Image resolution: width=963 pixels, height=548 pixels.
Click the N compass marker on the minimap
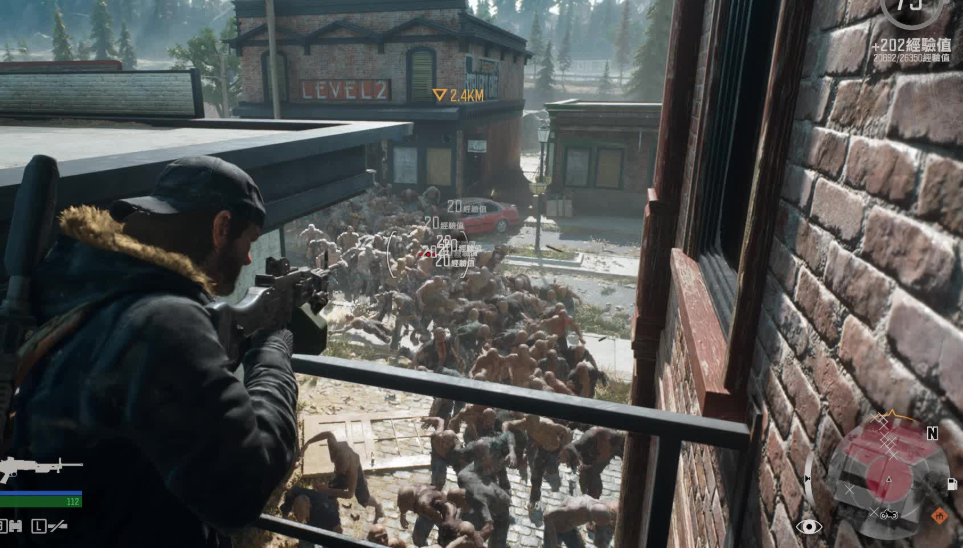coord(932,433)
